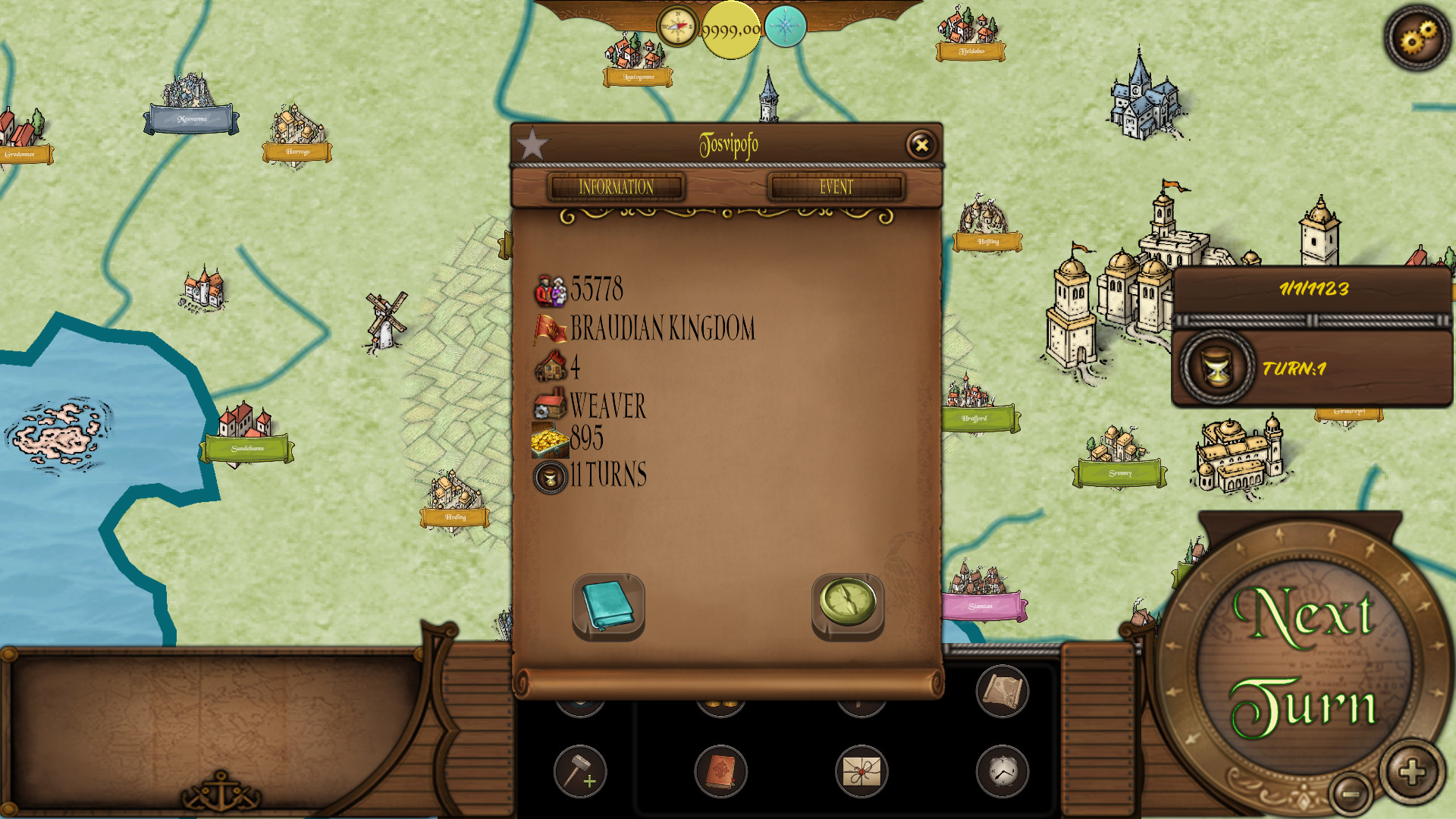
Task: Click the green compass in the Tosvipofo panel
Action: (x=847, y=604)
